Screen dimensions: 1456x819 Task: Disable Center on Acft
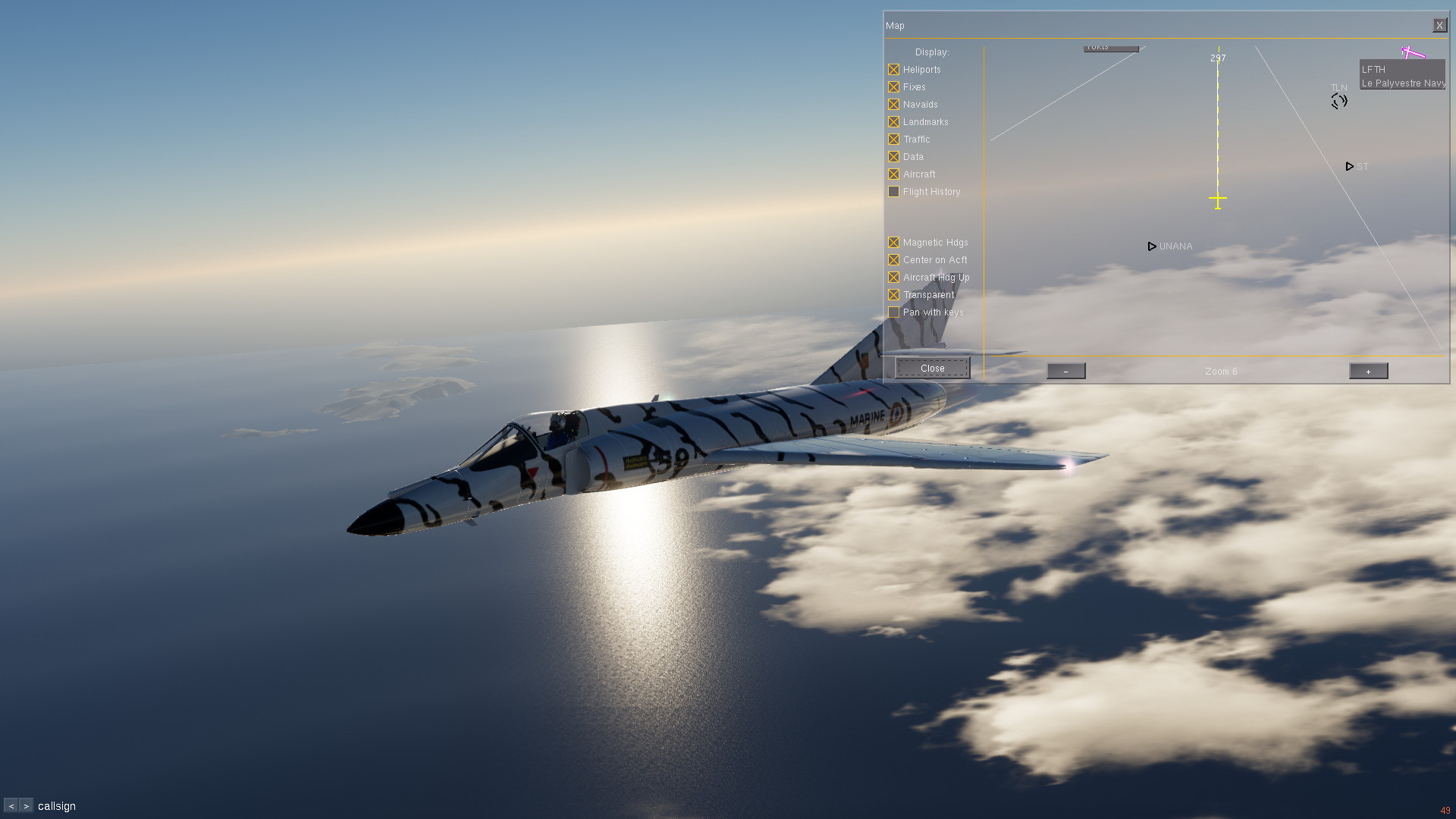pos(894,260)
